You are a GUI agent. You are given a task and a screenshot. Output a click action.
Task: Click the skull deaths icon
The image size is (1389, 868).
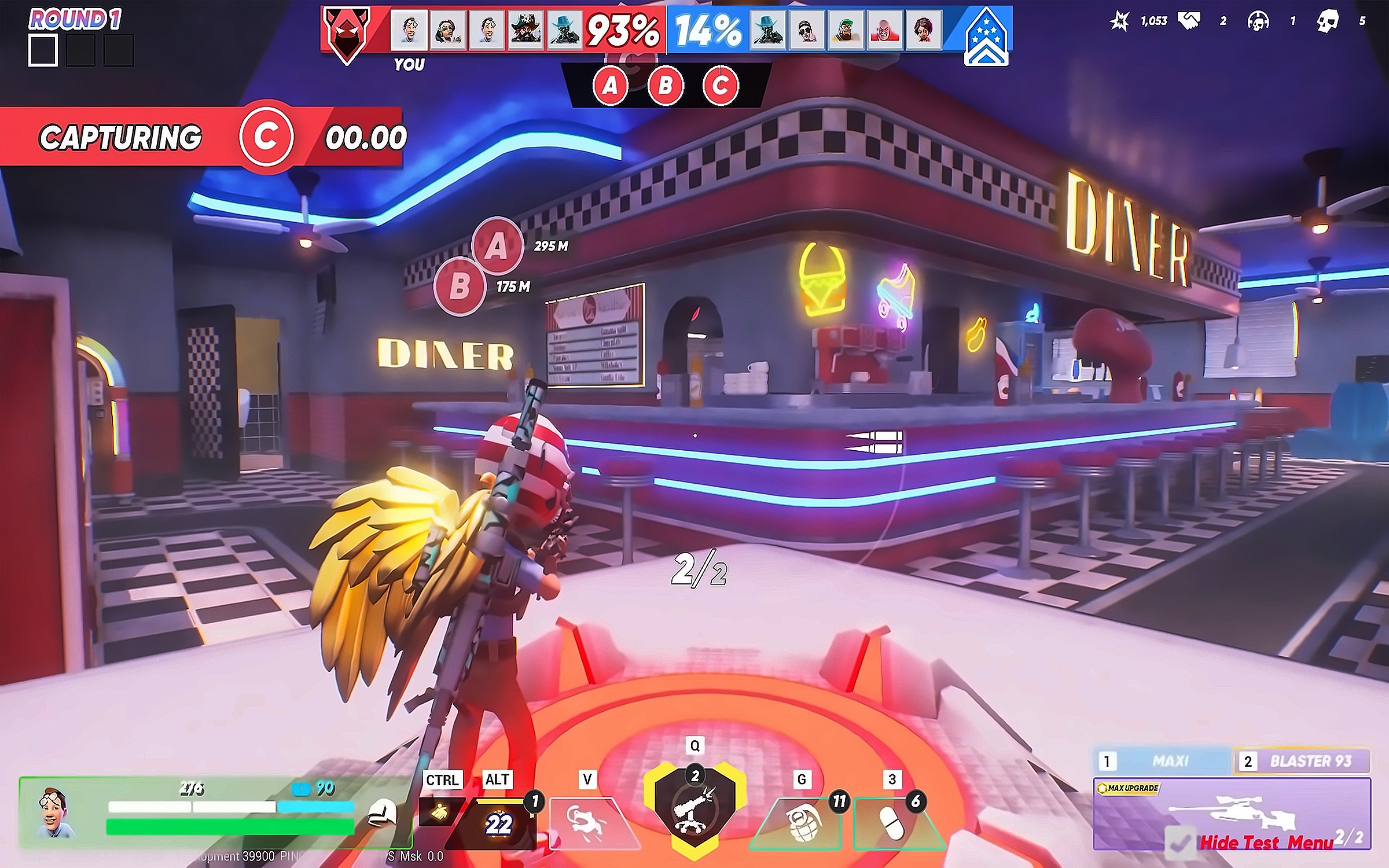[1328, 21]
